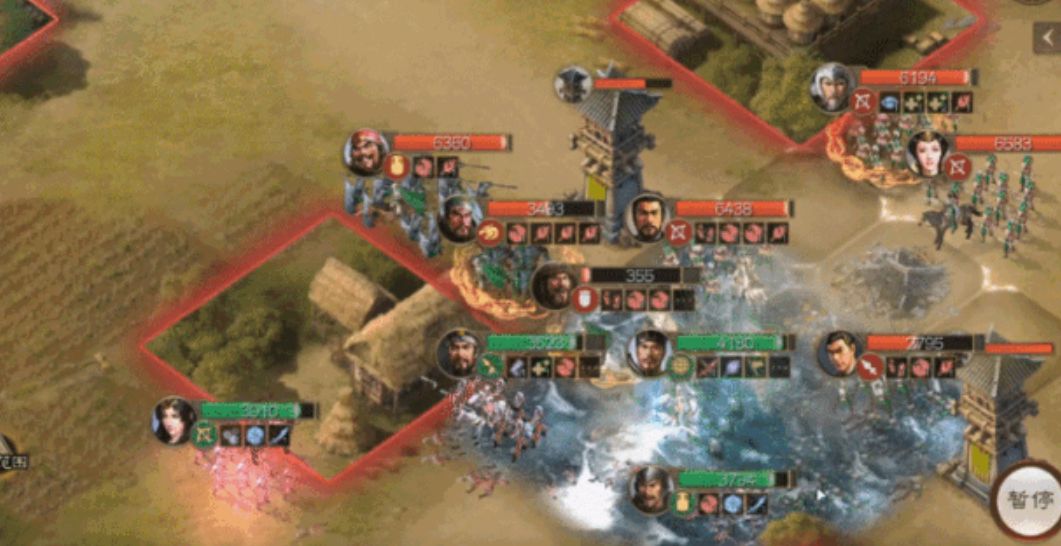Click the watchtower's portrait icon above the tower
Viewport: 1061px width, 546px height.
pos(573,85)
